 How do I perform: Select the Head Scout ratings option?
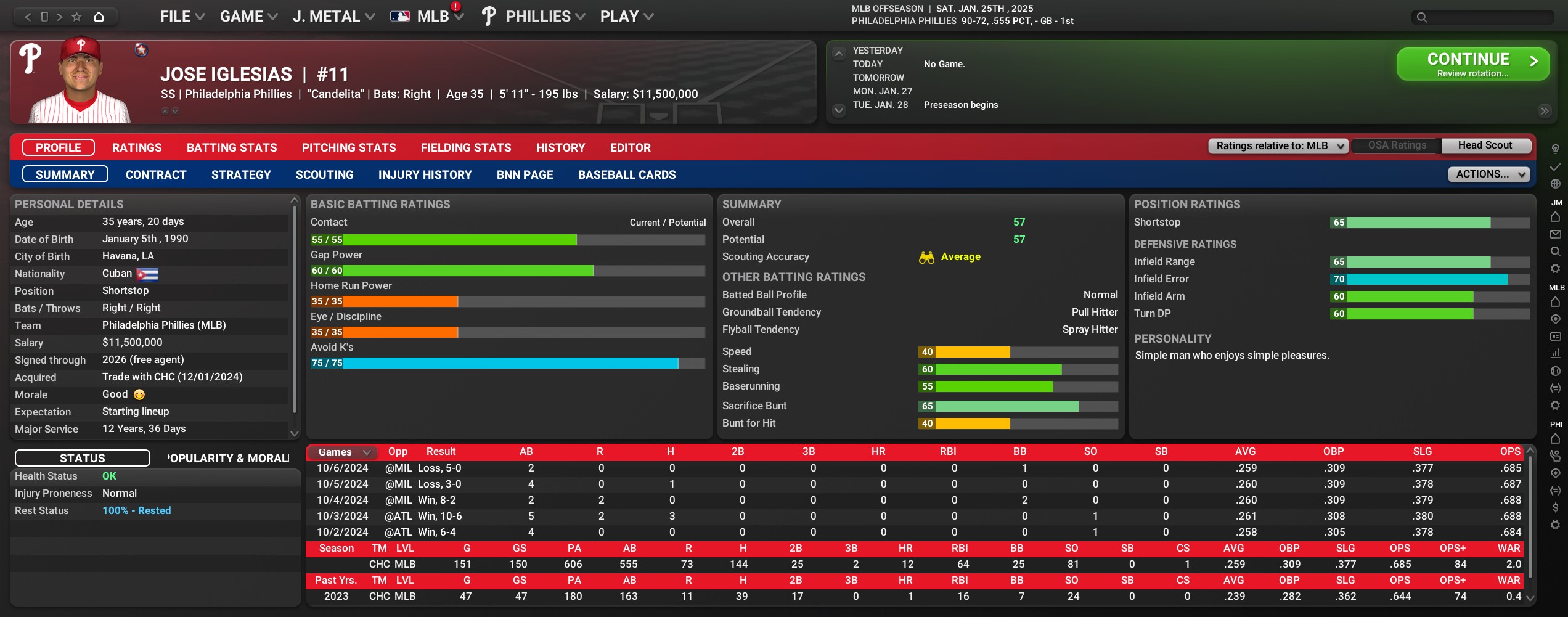click(x=1485, y=145)
